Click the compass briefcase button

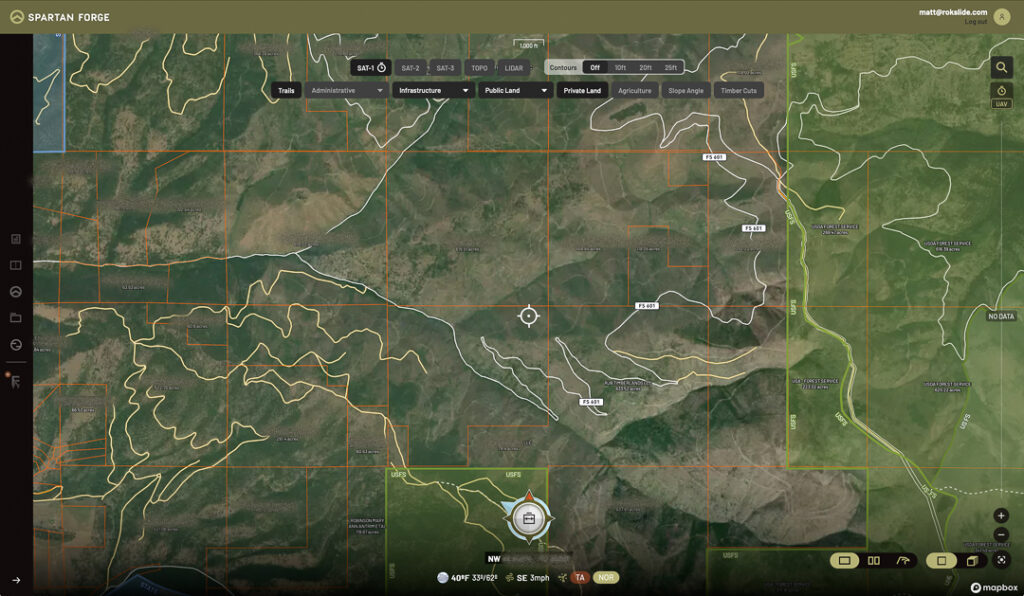point(529,518)
